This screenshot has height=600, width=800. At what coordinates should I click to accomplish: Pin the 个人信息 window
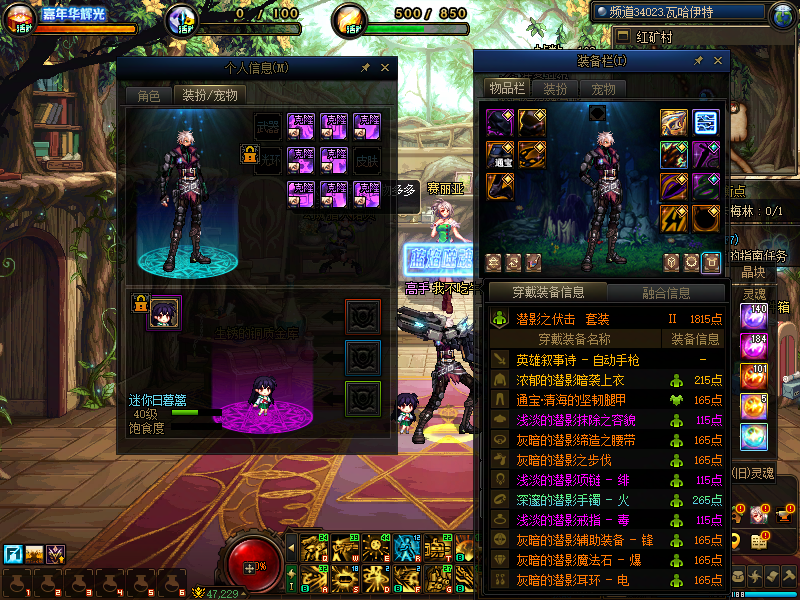[x=366, y=68]
